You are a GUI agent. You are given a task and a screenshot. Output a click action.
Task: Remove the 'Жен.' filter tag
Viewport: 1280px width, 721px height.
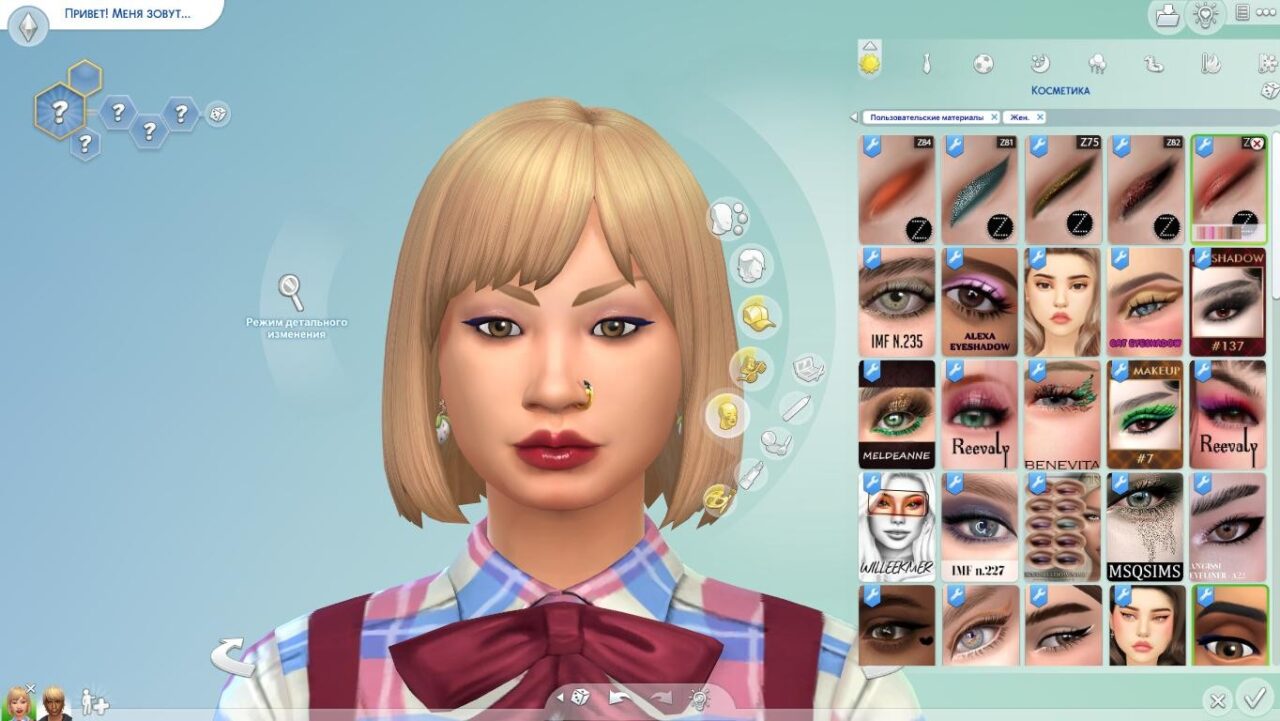click(x=1040, y=117)
